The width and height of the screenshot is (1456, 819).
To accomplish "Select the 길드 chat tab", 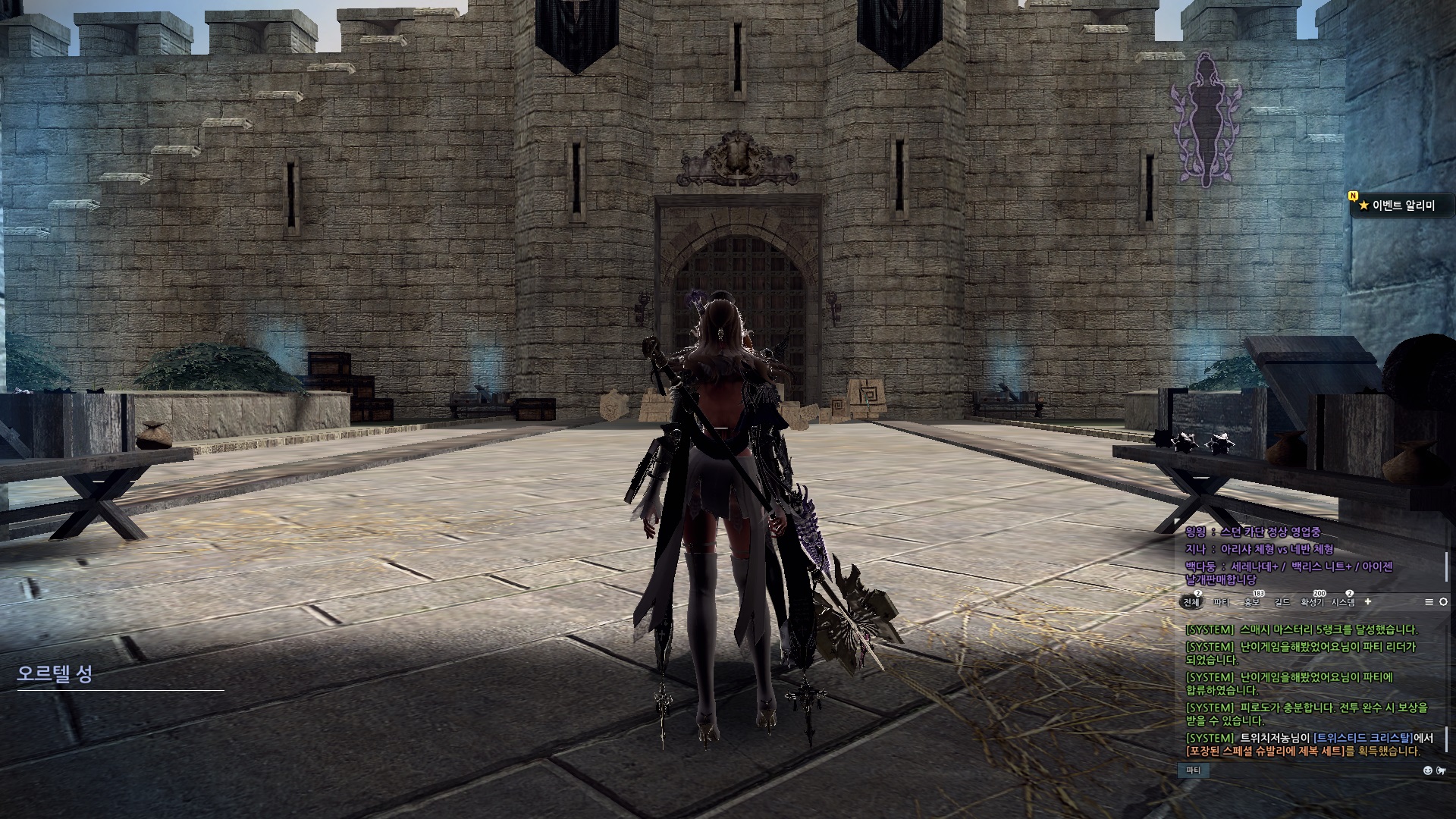I will [x=1282, y=602].
